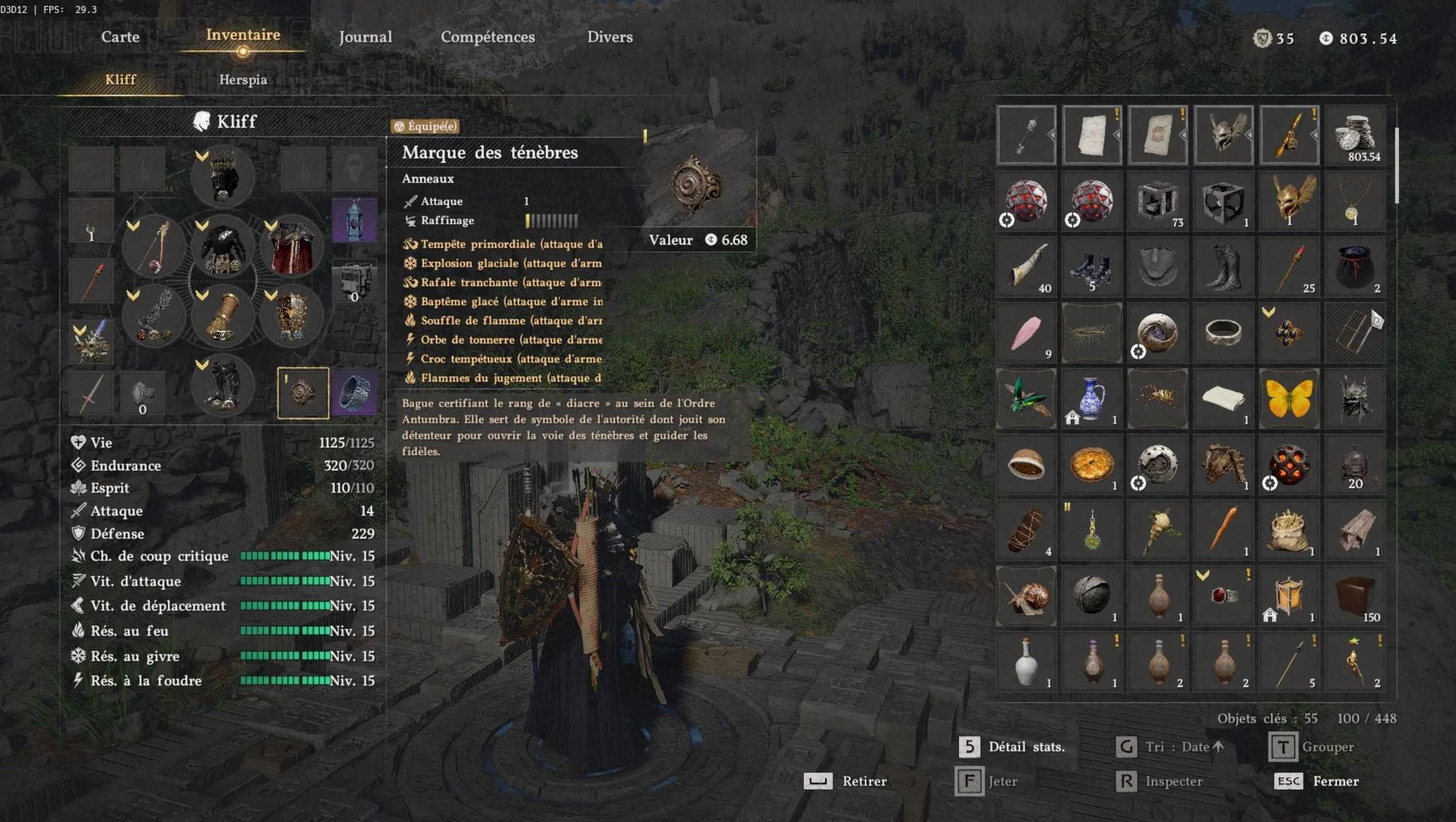Pick the snail item slot
1456x822 pixels.
tap(1026, 595)
